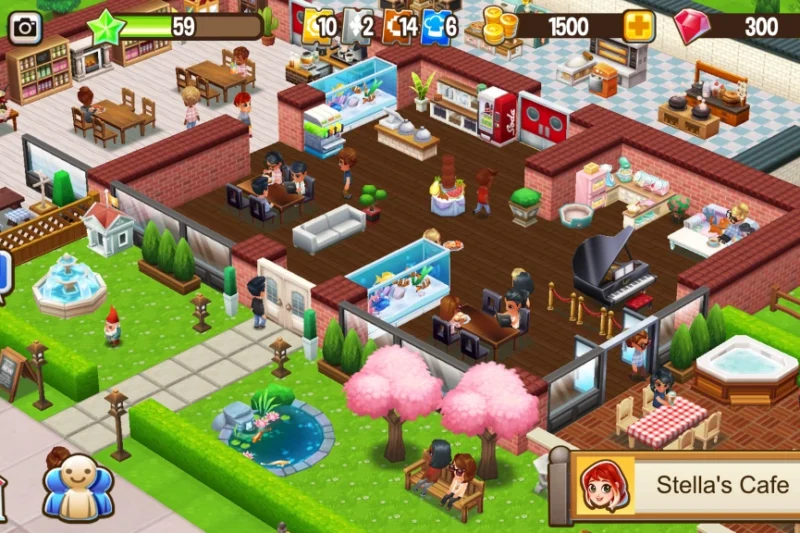The image size is (800, 533).
Task: Add more coins with the plus button
Action: [x=638, y=26]
